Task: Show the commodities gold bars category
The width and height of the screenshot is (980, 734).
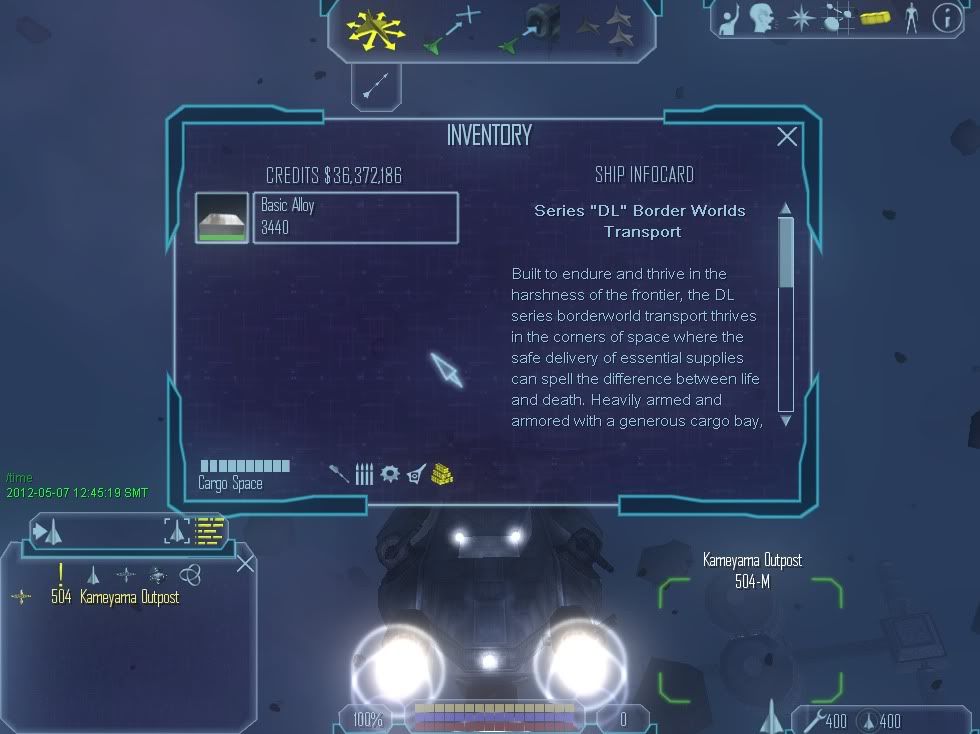Action: [443, 474]
